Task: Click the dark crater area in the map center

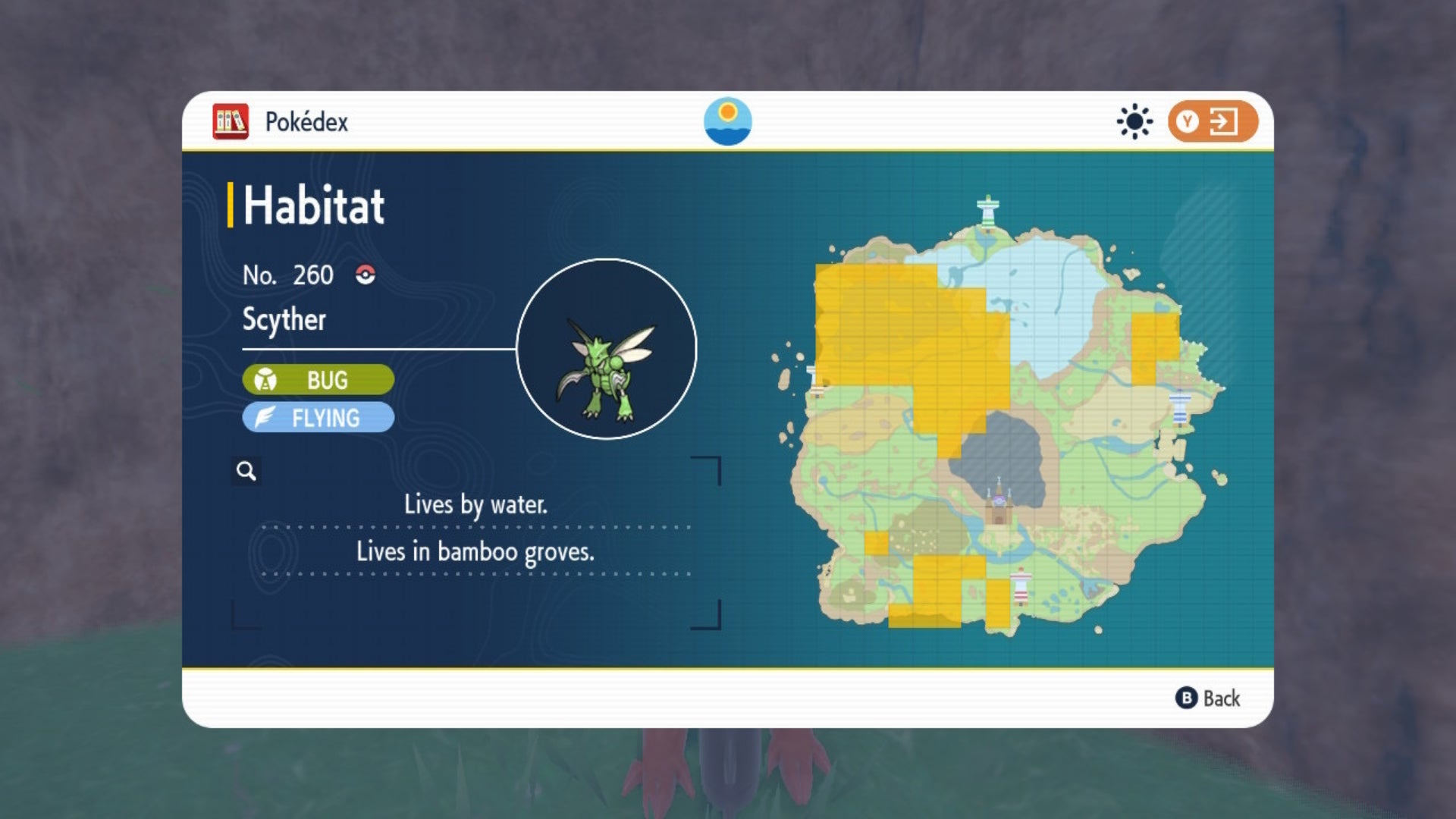Action: 1001,455
